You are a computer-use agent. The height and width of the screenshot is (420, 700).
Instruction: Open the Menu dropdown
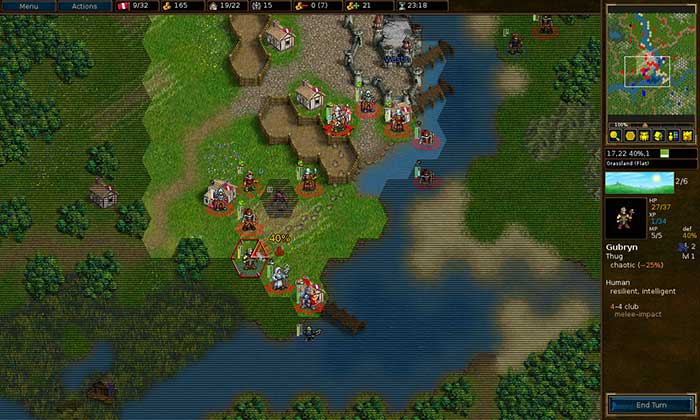(x=29, y=6)
